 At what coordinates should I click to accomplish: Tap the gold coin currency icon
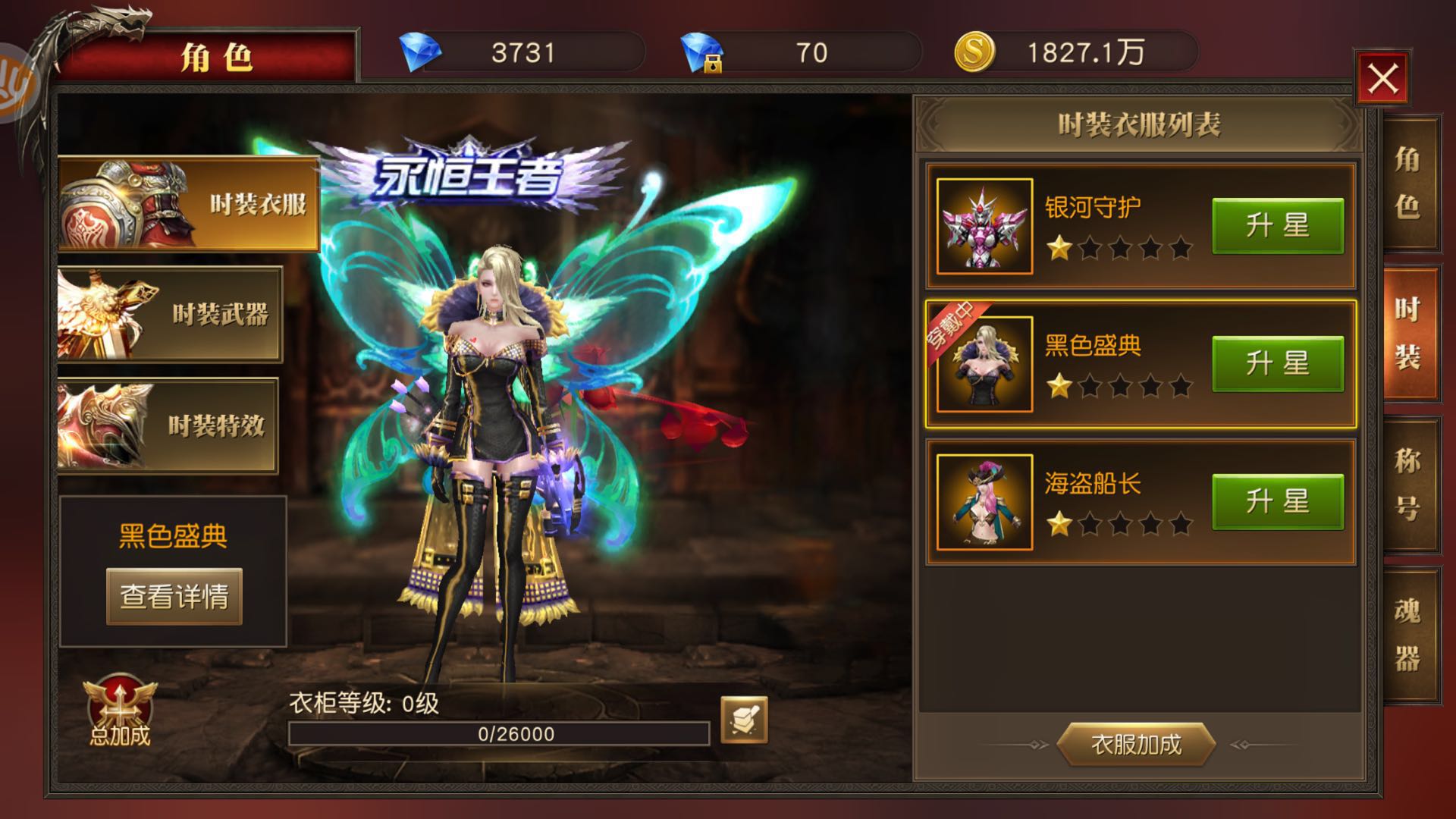click(x=974, y=52)
